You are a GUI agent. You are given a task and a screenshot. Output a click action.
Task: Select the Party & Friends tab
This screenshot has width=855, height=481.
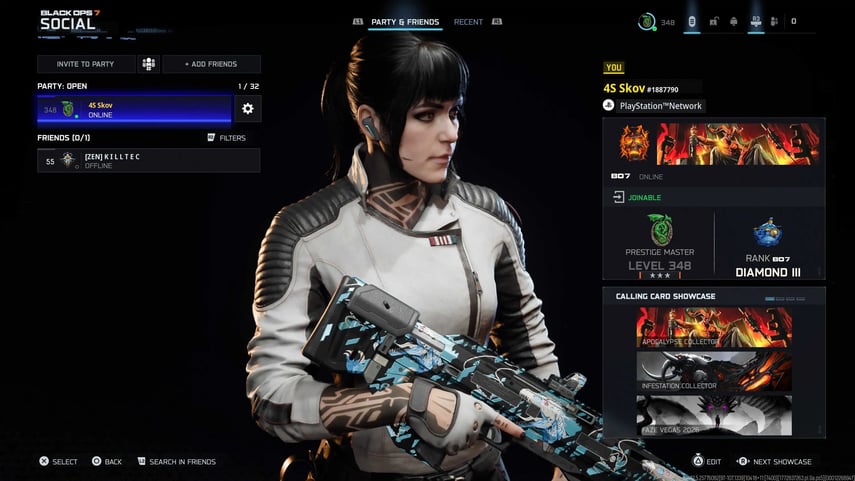pyautogui.click(x=403, y=21)
